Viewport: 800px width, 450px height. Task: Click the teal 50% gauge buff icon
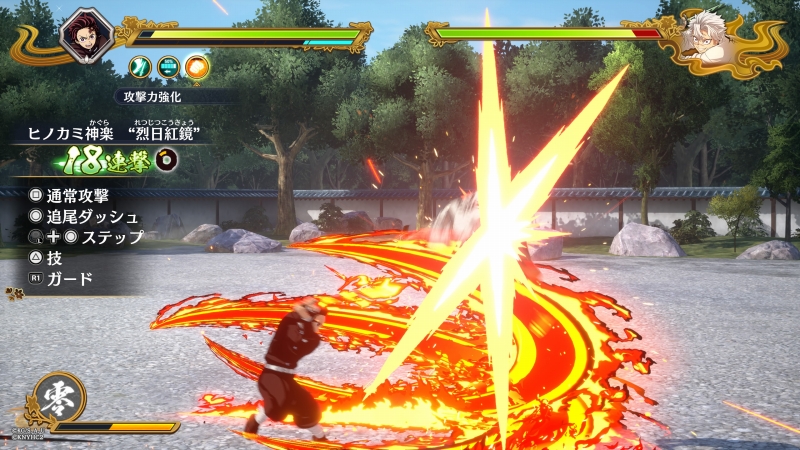coord(169,68)
